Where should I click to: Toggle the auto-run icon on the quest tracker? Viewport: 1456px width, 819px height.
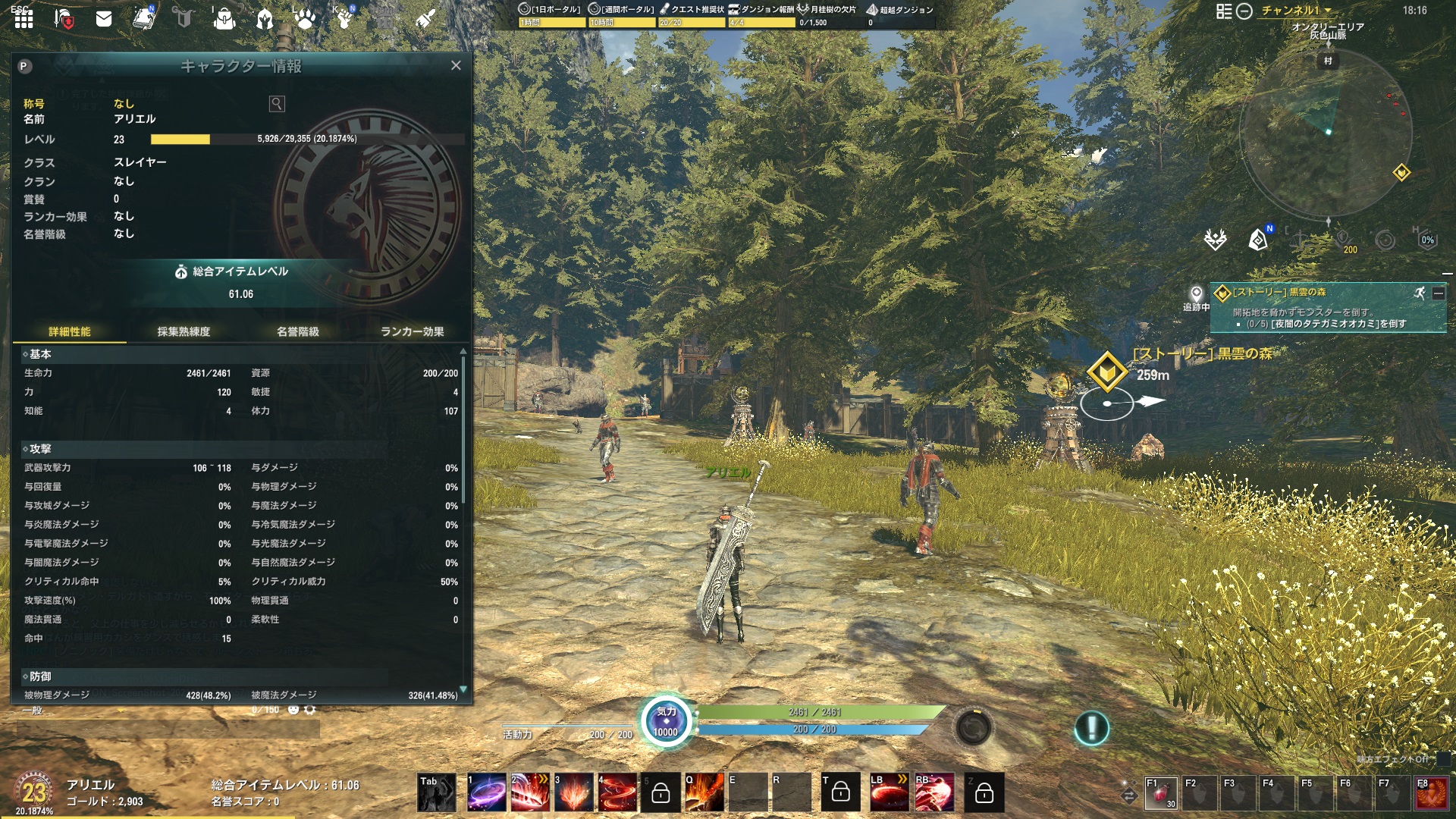click(1422, 293)
